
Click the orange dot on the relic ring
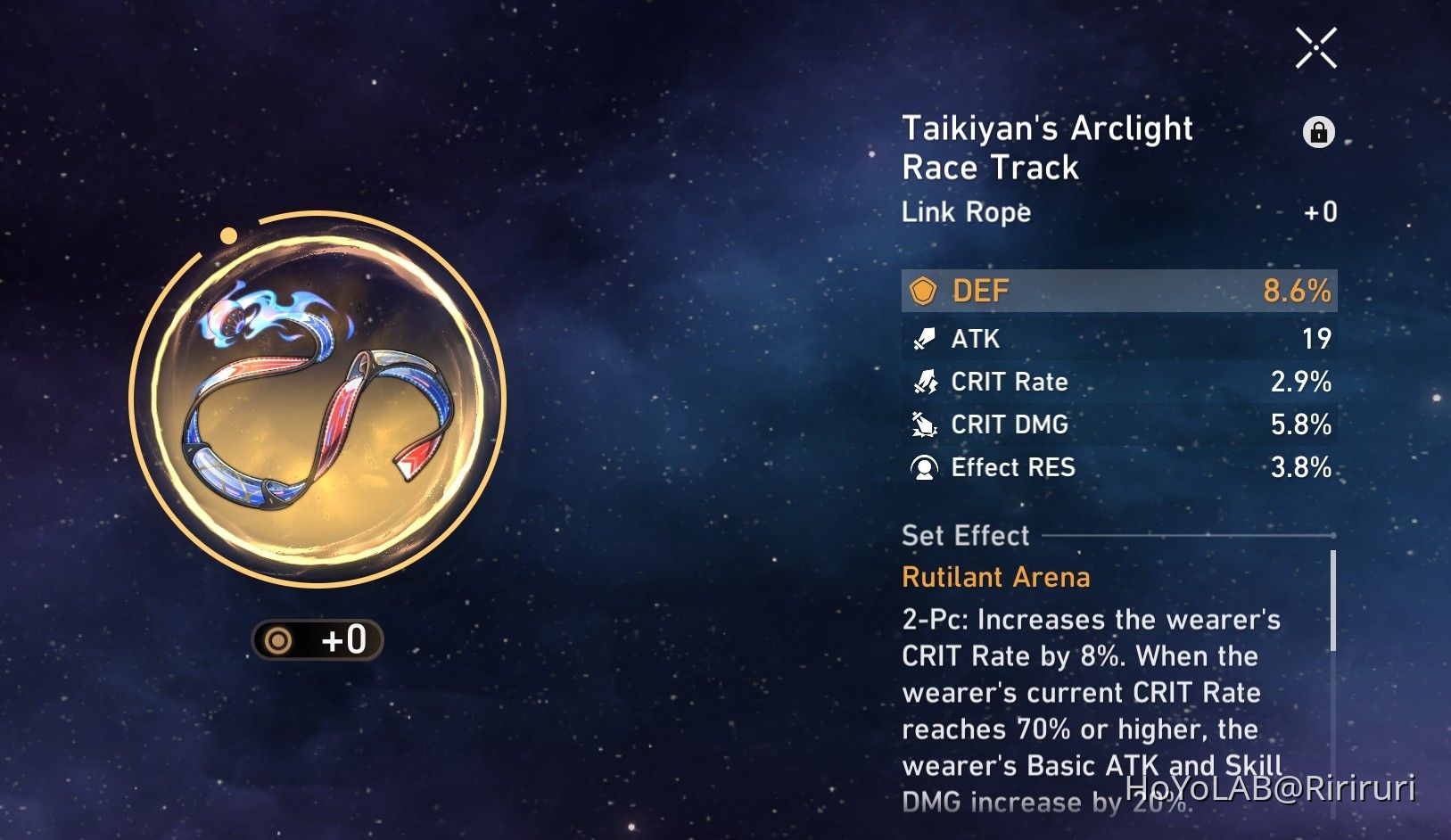click(x=229, y=235)
